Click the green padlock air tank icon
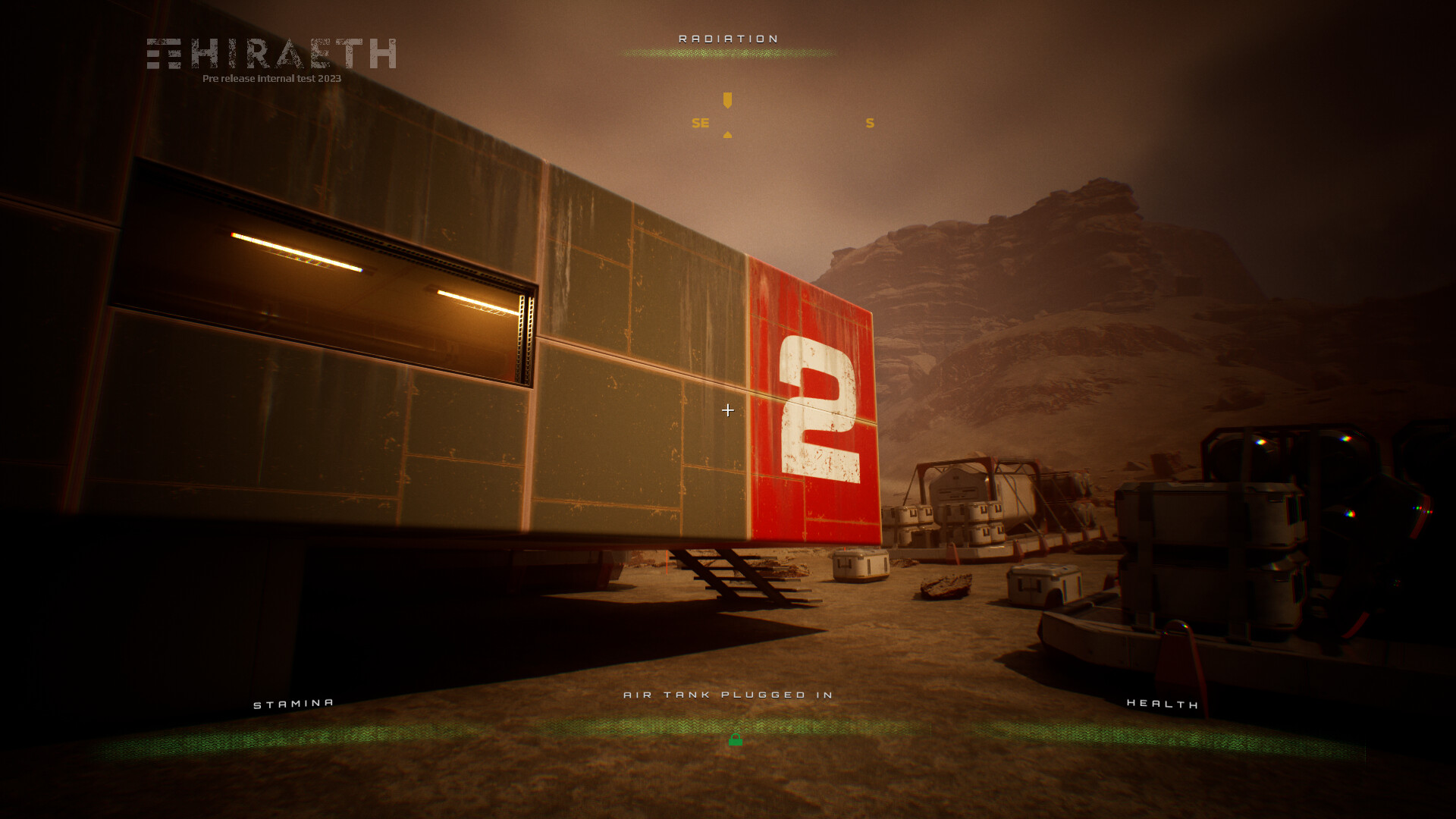Viewport: 1456px width, 819px height. (736, 739)
